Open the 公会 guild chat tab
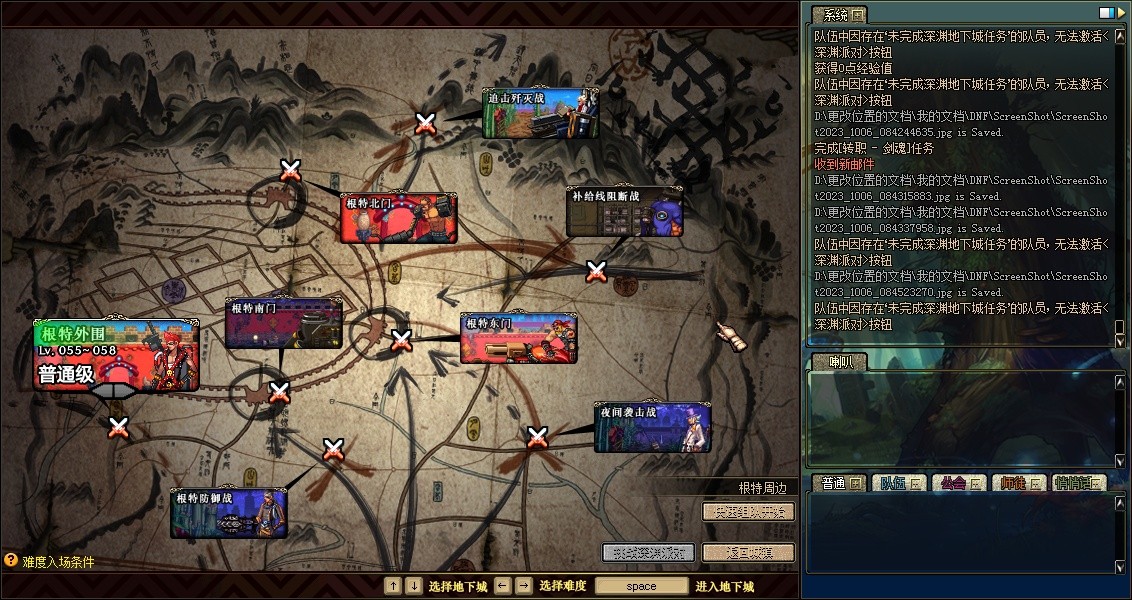This screenshot has height=600, width=1132. point(957,483)
